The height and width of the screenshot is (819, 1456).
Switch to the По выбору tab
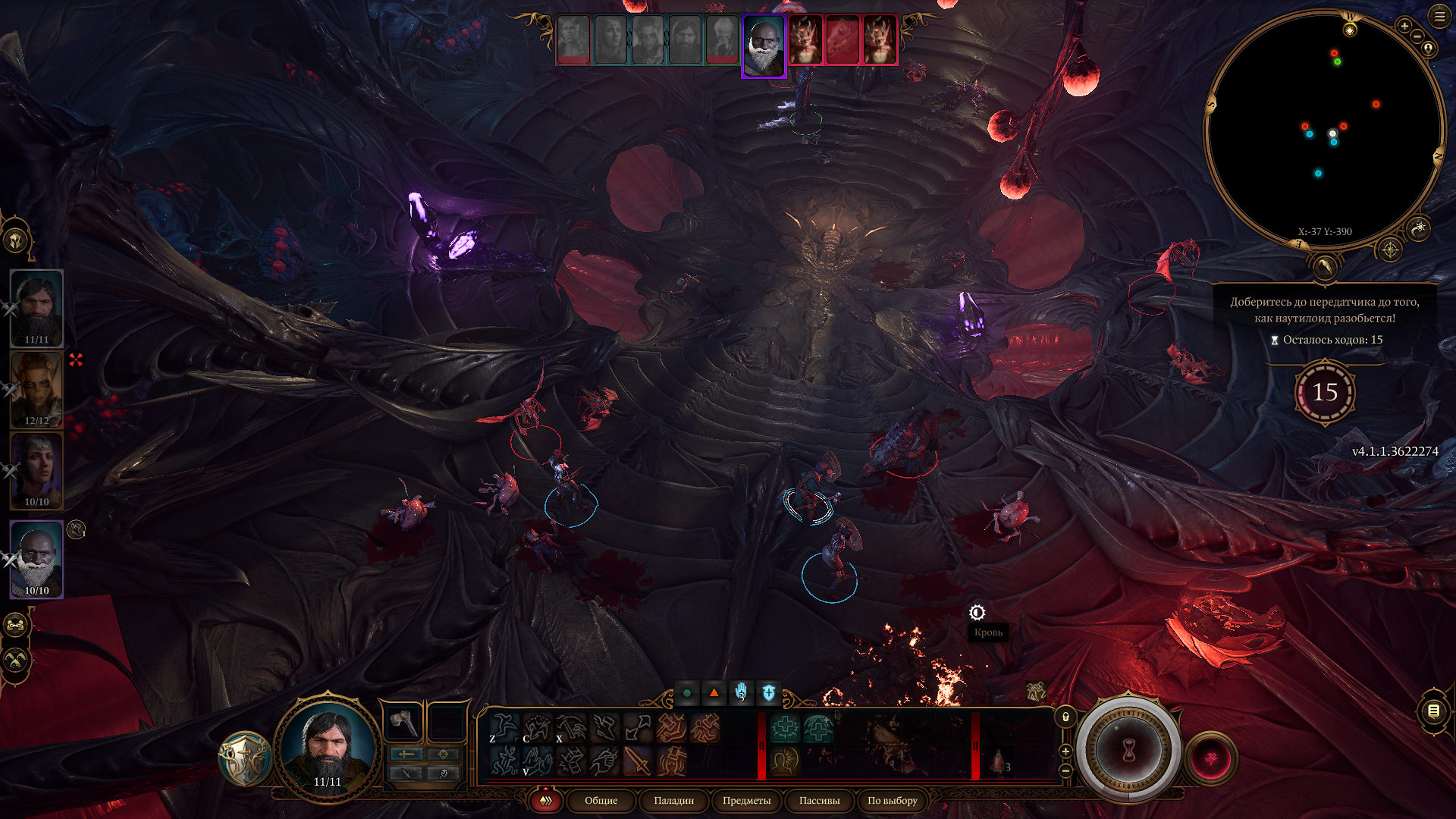(x=892, y=801)
